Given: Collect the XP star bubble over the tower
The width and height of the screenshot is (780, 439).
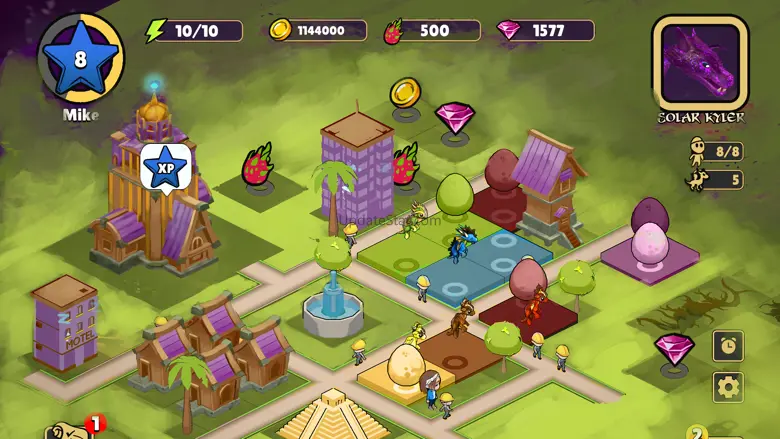Looking at the screenshot, I should (165, 167).
